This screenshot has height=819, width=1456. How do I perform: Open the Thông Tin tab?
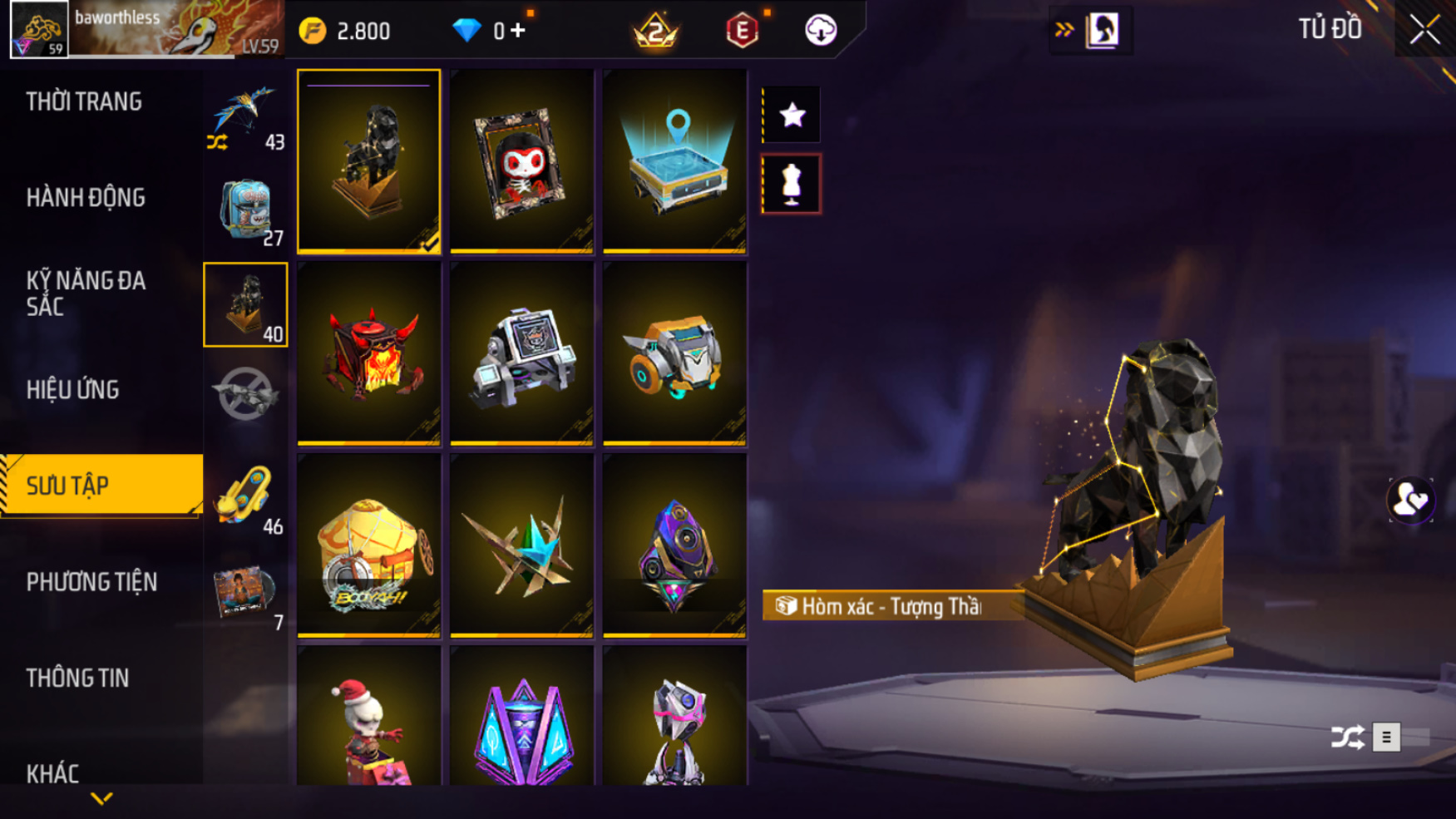click(x=77, y=678)
